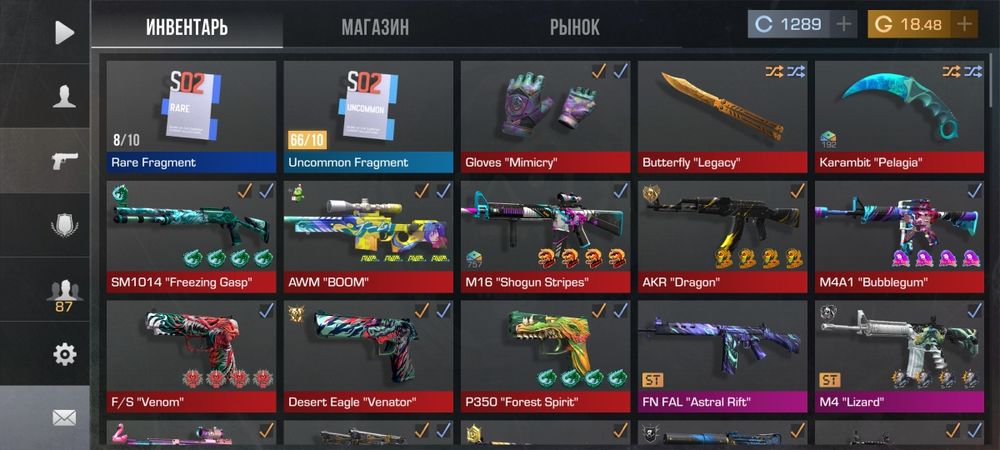Select the FN FAL "Astral Rift" skin
The height and width of the screenshot is (450, 1000).
pos(721,356)
